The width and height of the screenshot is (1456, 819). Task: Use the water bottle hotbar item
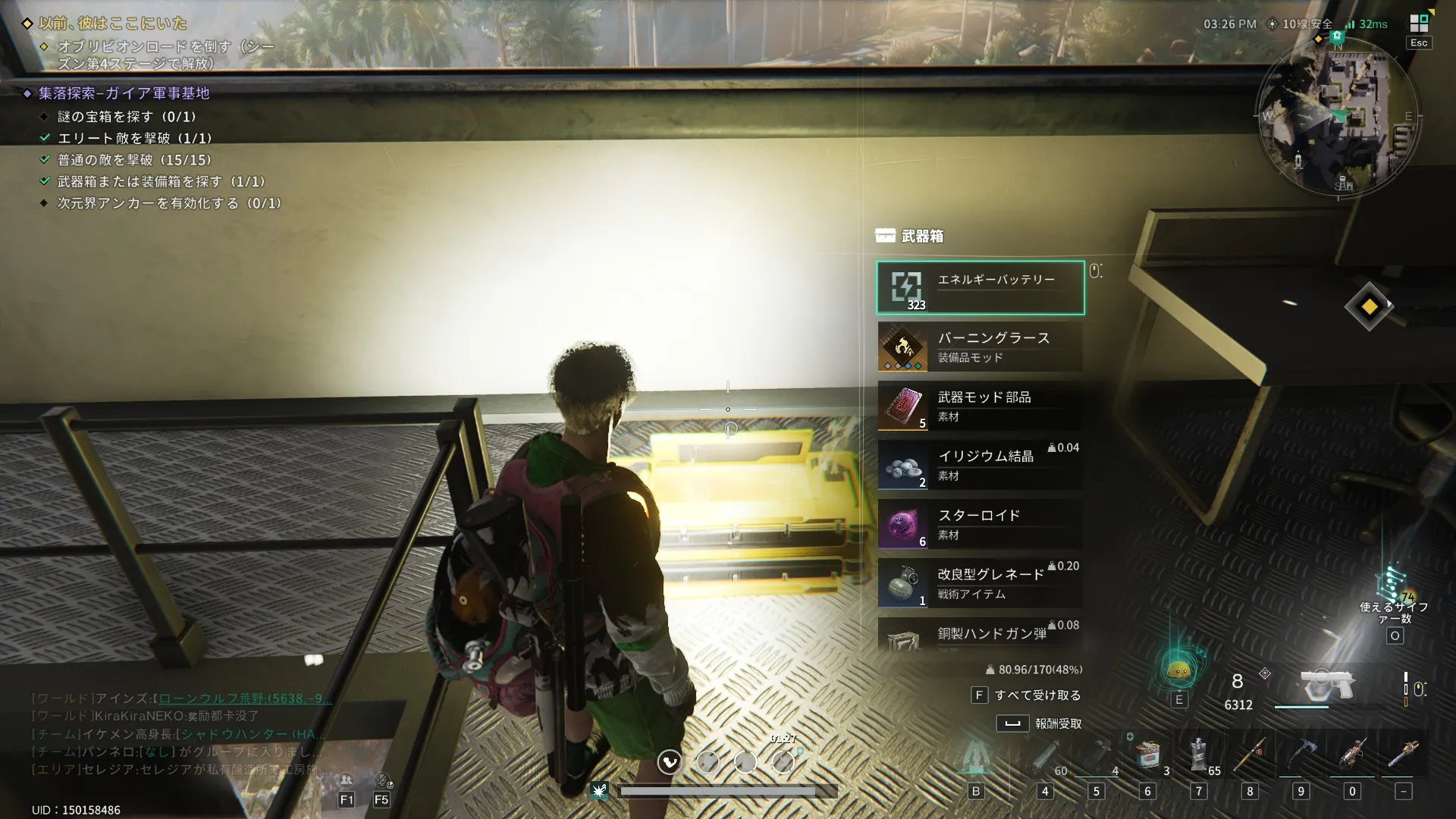coord(1199,755)
